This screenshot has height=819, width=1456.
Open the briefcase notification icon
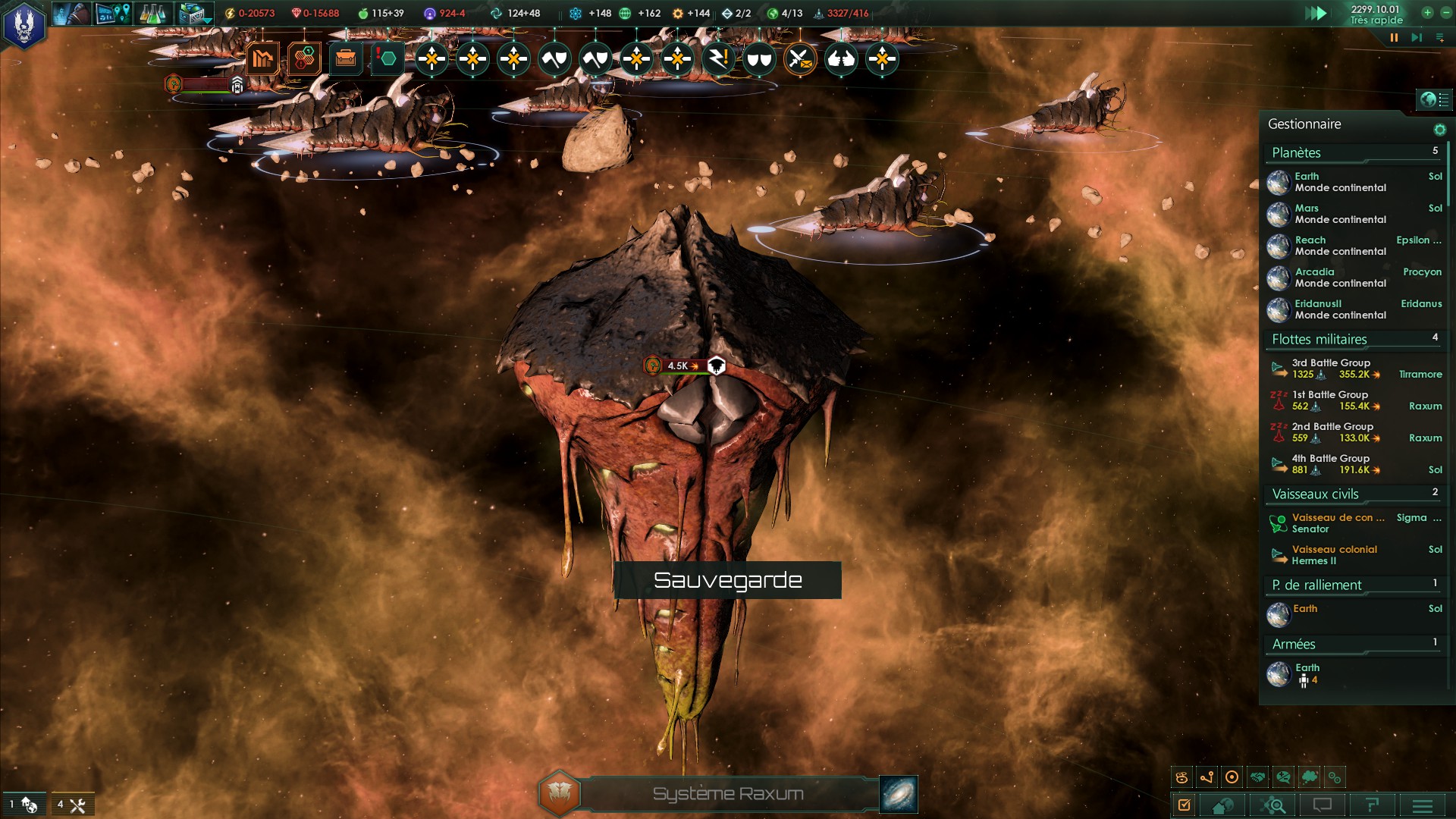coord(346,58)
